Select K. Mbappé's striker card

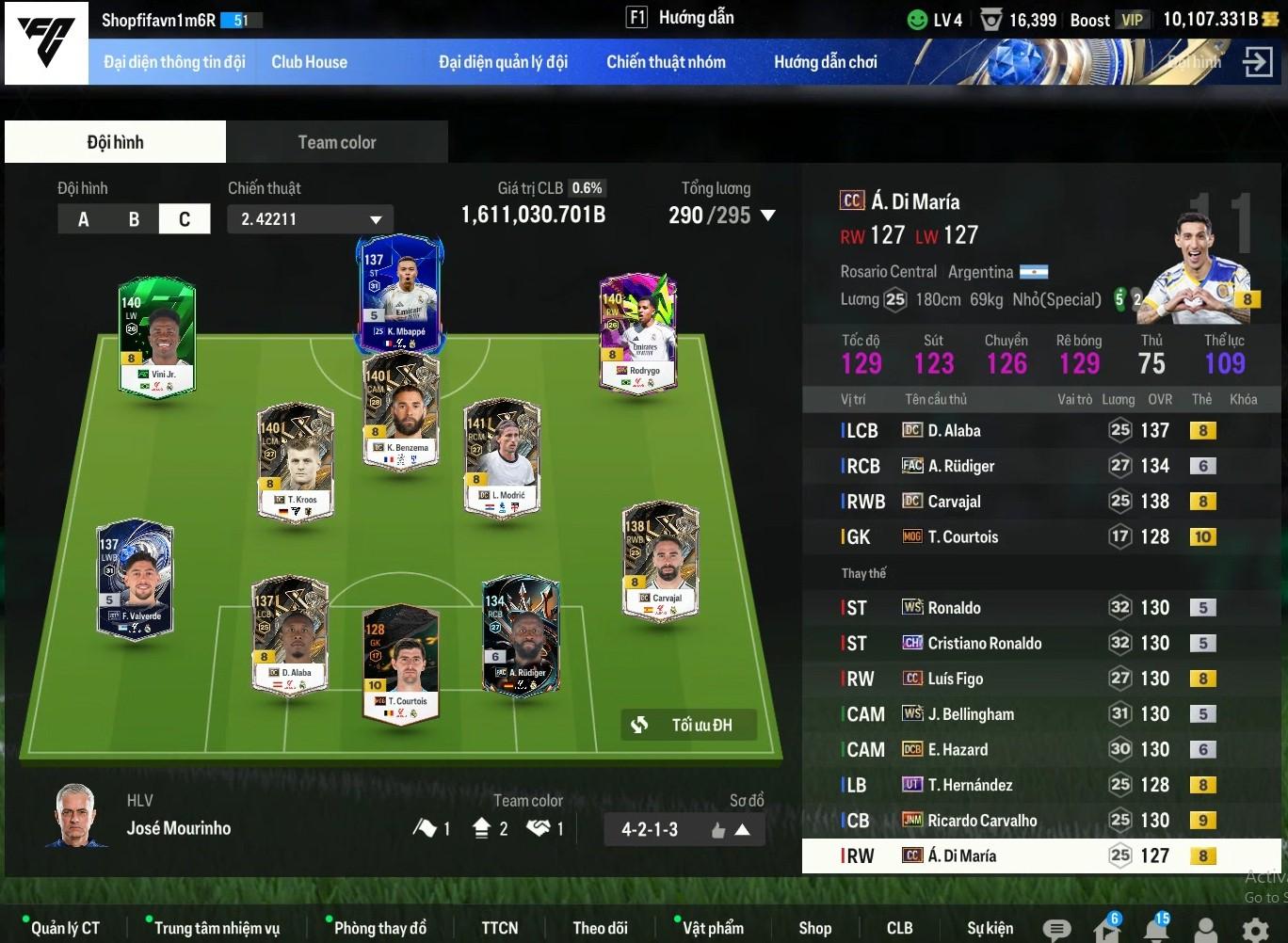[399, 293]
